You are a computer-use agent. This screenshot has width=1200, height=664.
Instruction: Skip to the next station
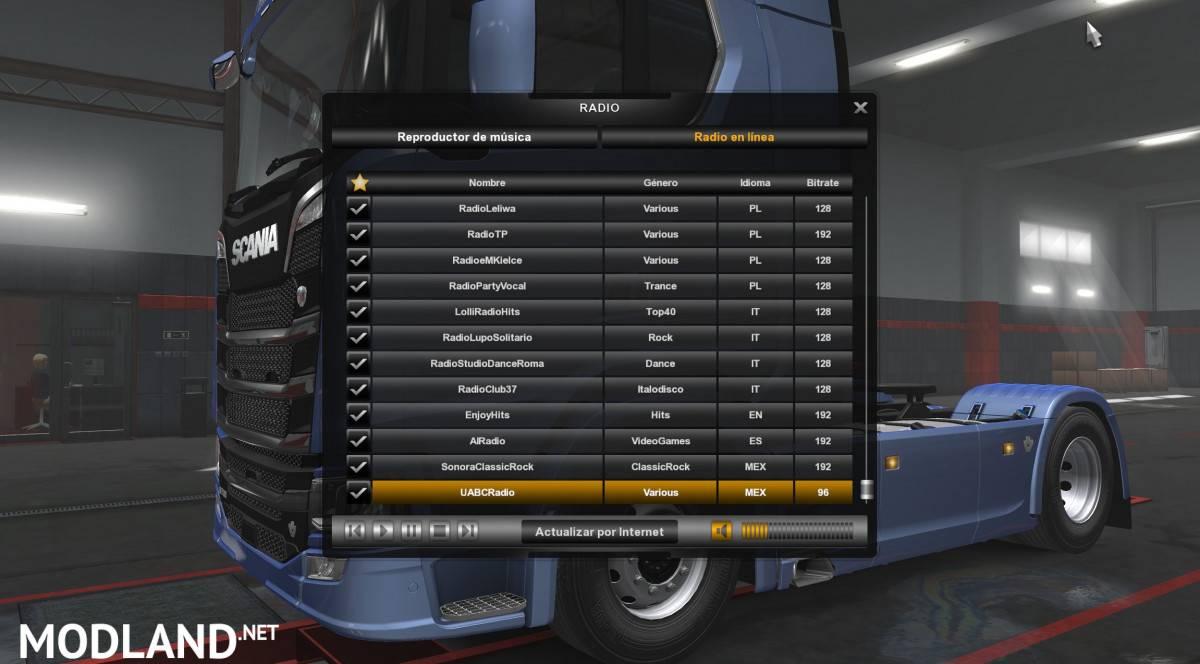point(467,531)
